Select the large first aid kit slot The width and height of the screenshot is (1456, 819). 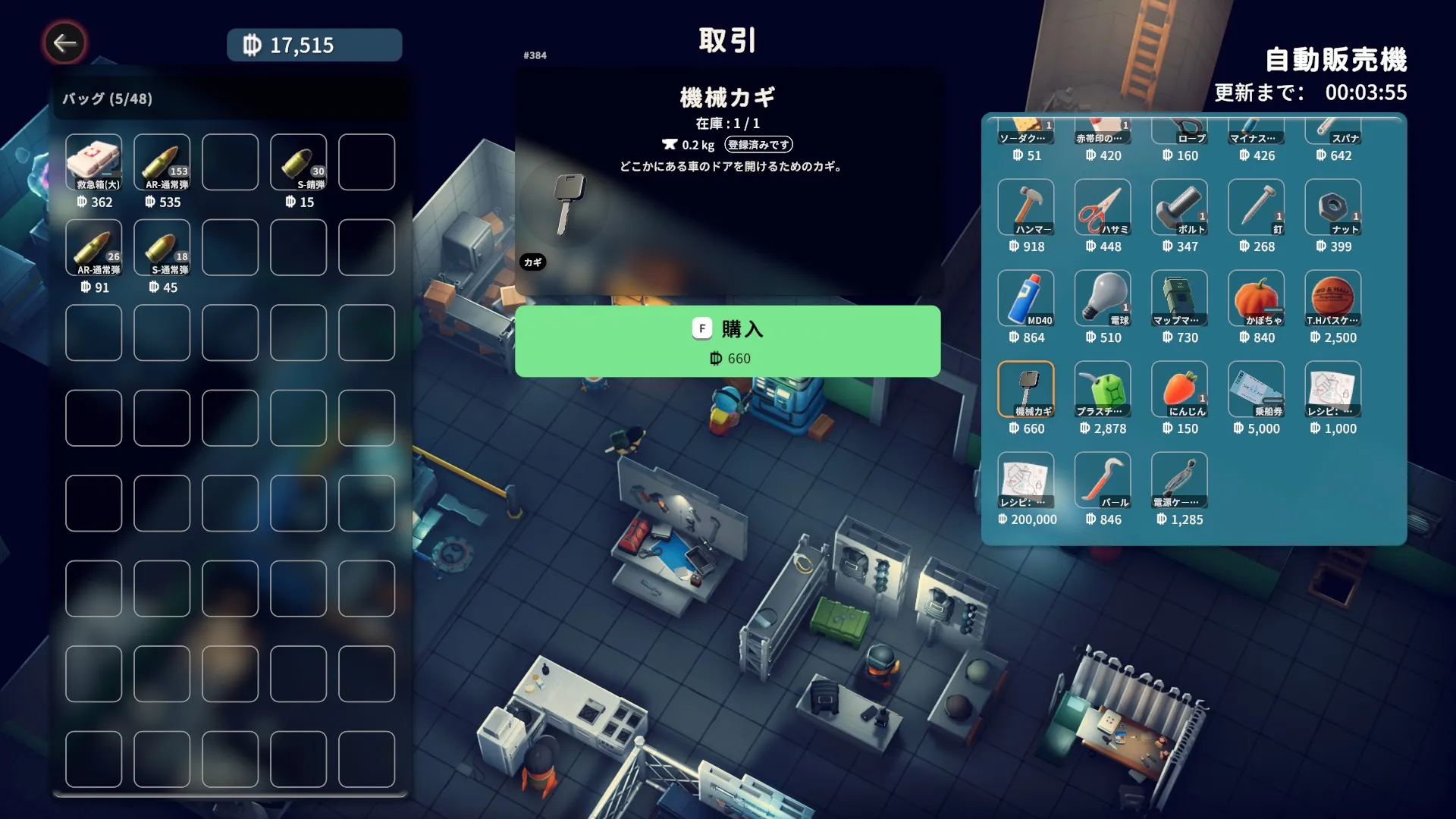93,162
